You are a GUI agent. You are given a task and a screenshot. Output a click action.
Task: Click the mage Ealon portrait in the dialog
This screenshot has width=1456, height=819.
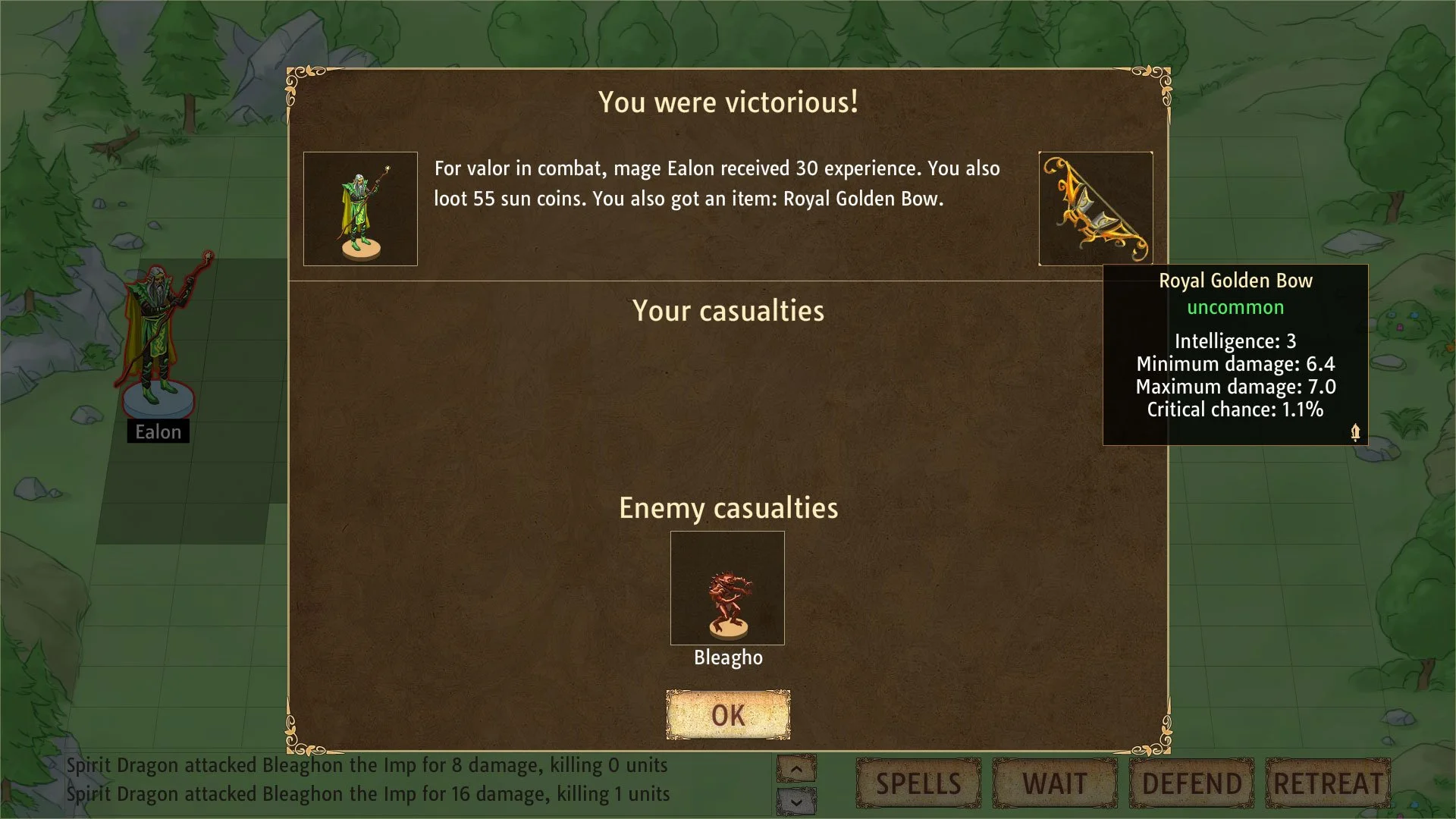[360, 209]
